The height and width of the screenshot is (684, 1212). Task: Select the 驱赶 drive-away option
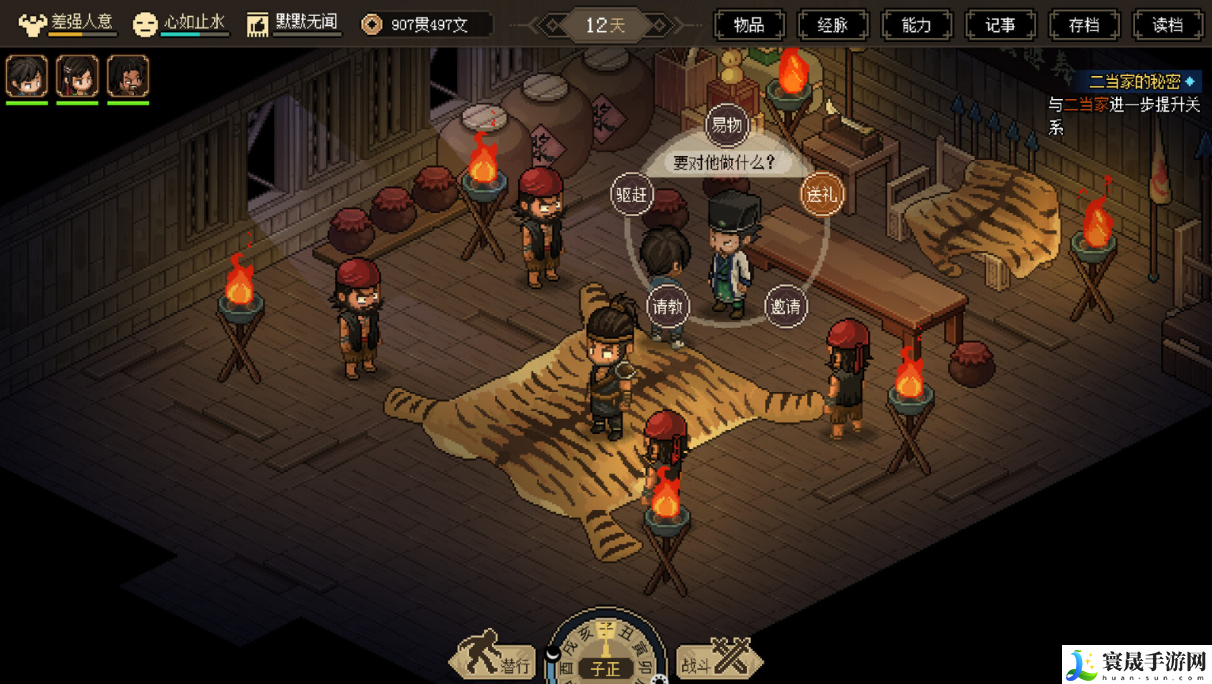(x=632, y=195)
